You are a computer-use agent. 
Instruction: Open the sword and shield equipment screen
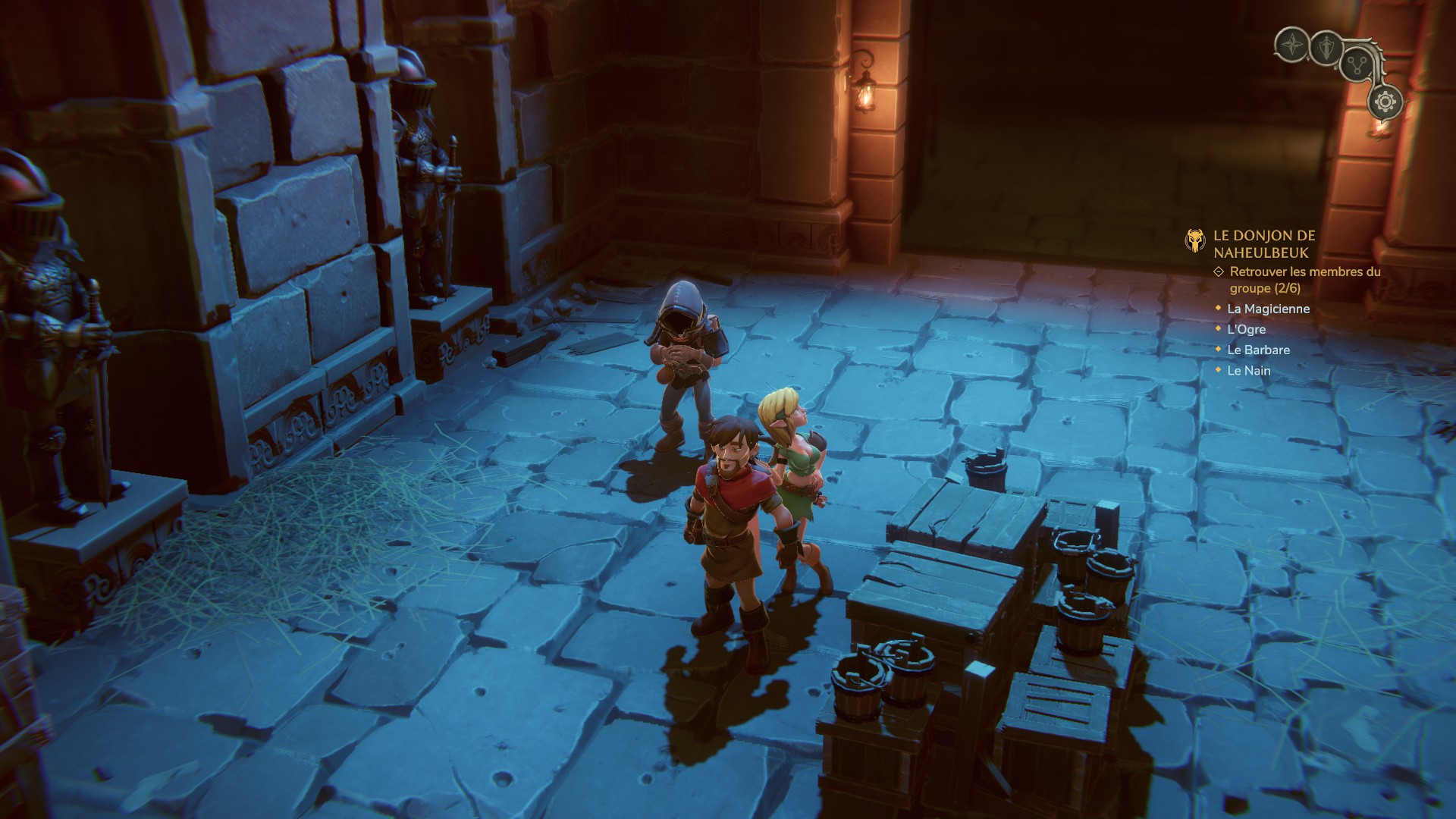pos(1326,48)
